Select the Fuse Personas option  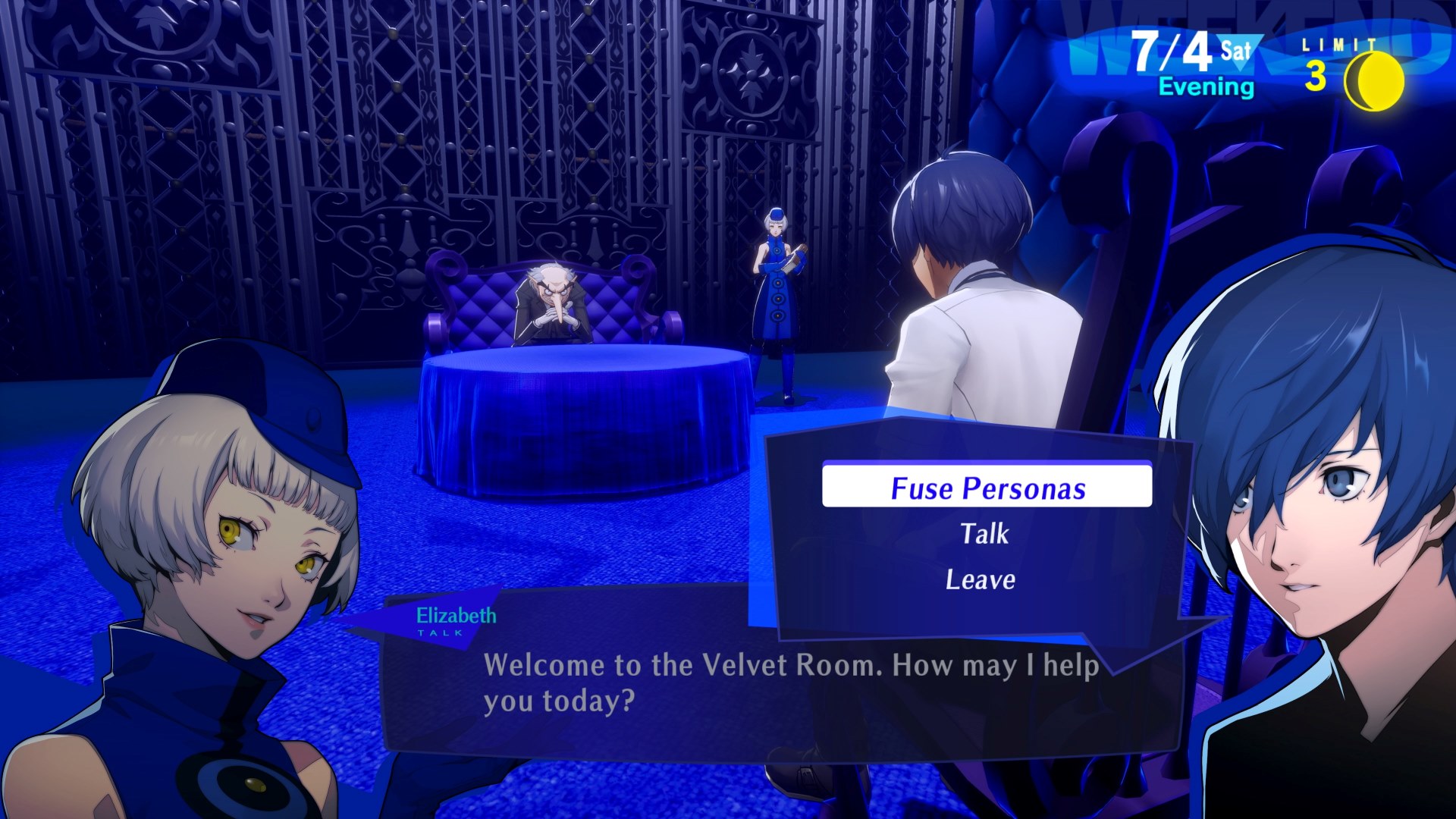pyautogui.click(x=987, y=488)
